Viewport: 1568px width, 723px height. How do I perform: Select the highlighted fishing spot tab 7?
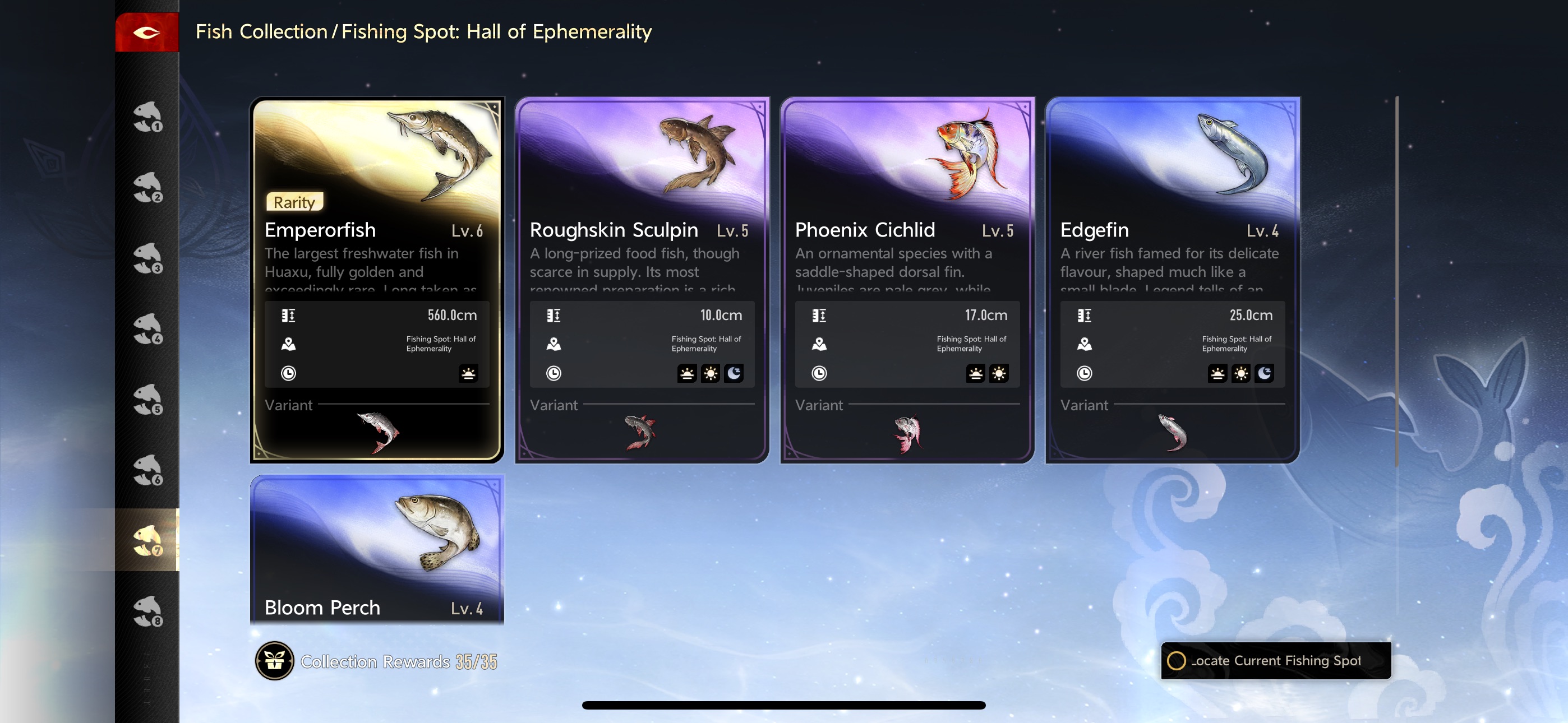pyautogui.click(x=147, y=540)
